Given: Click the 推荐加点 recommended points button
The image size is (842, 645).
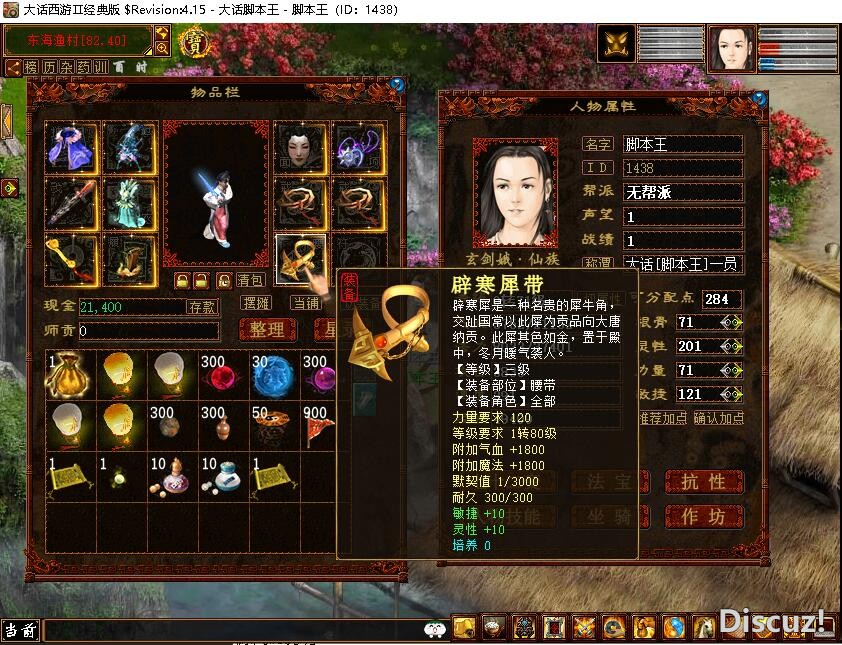Looking at the screenshot, I should click(663, 417).
